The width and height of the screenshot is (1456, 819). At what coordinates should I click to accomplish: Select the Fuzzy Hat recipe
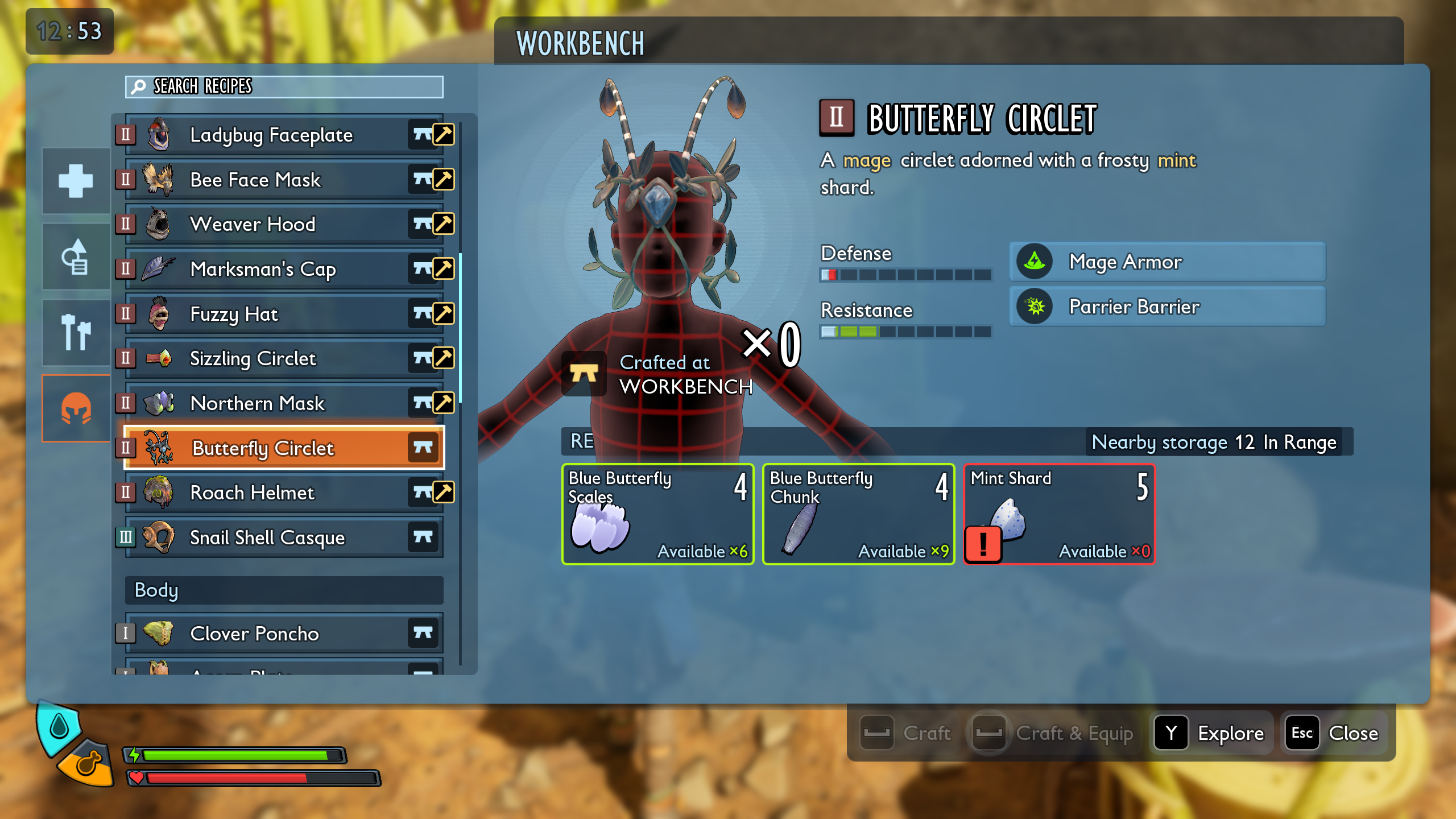coord(234,313)
